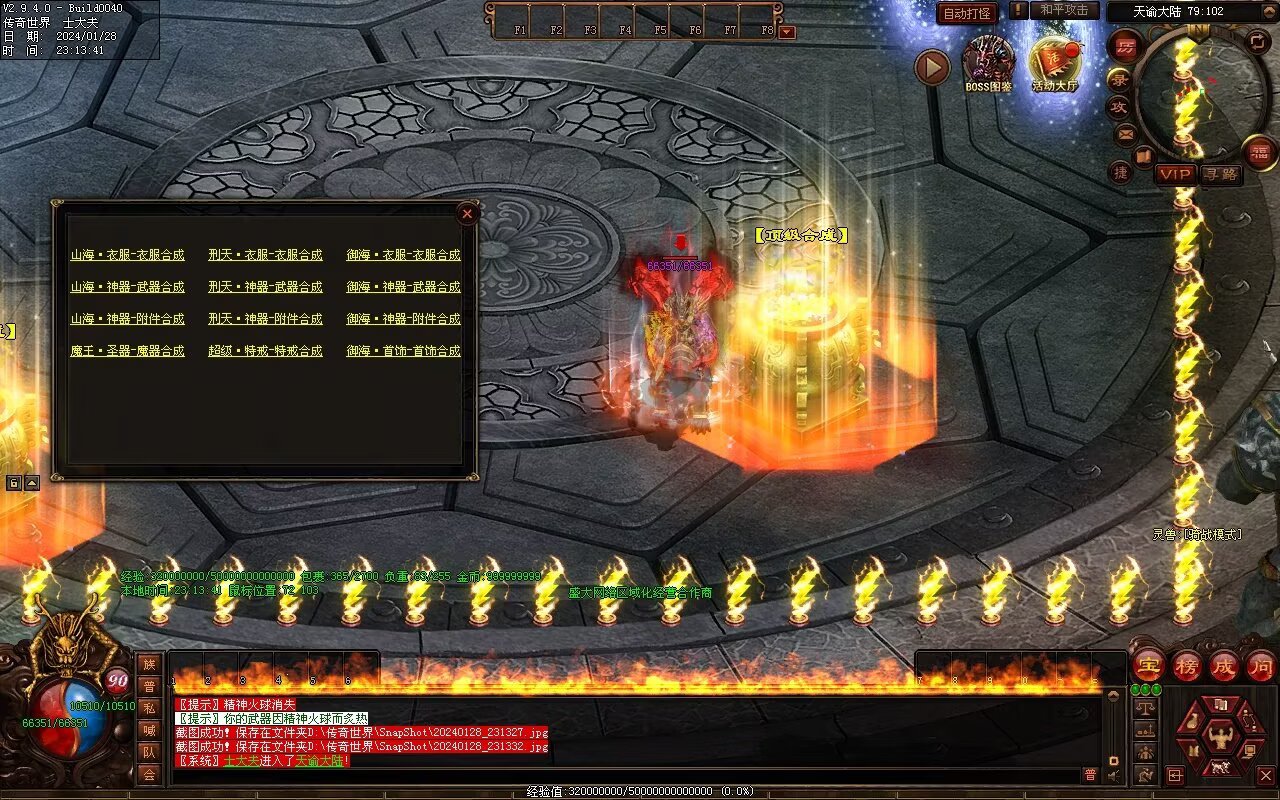Select 超级·特戒-特戒合成 option
1280x800 pixels.
point(265,351)
